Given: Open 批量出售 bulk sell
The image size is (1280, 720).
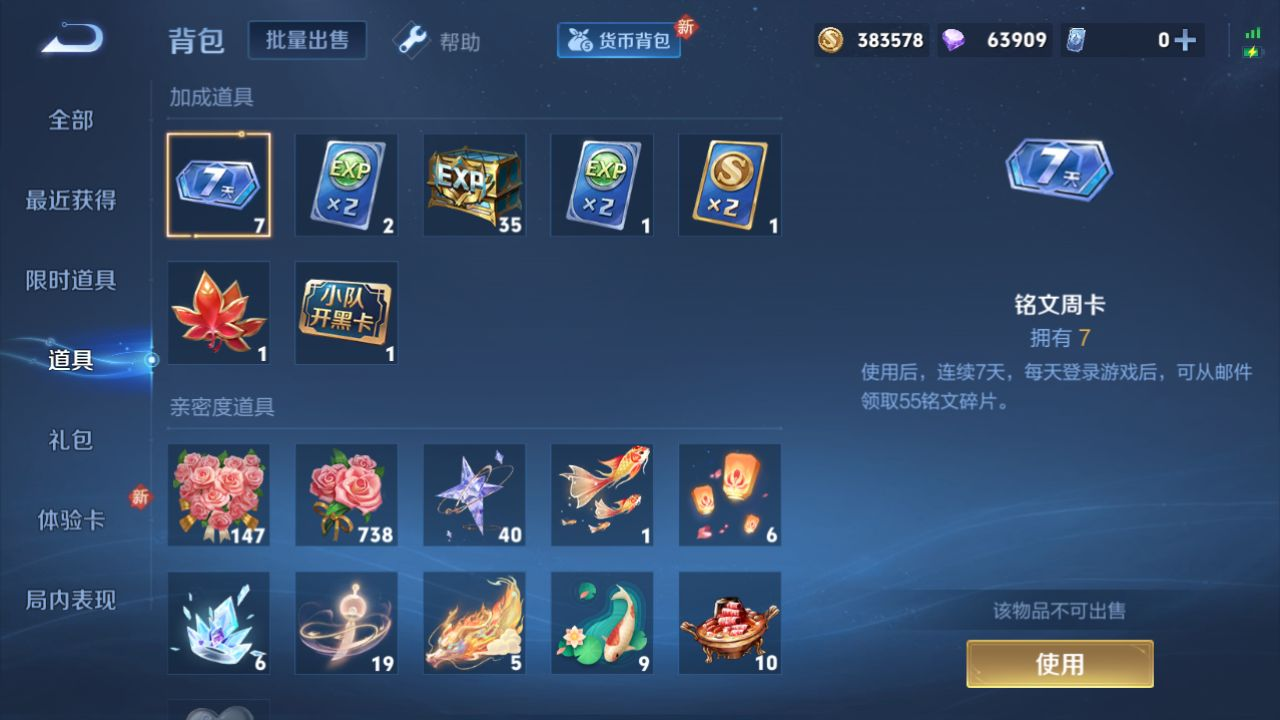Looking at the screenshot, I should 307,40.
